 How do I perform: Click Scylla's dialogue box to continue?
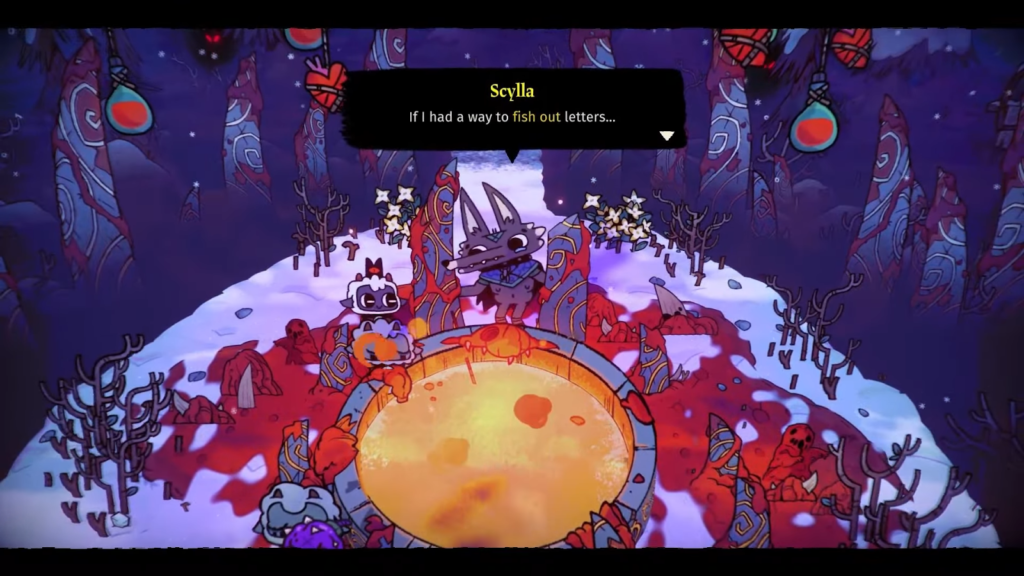(x=513, y=108)
